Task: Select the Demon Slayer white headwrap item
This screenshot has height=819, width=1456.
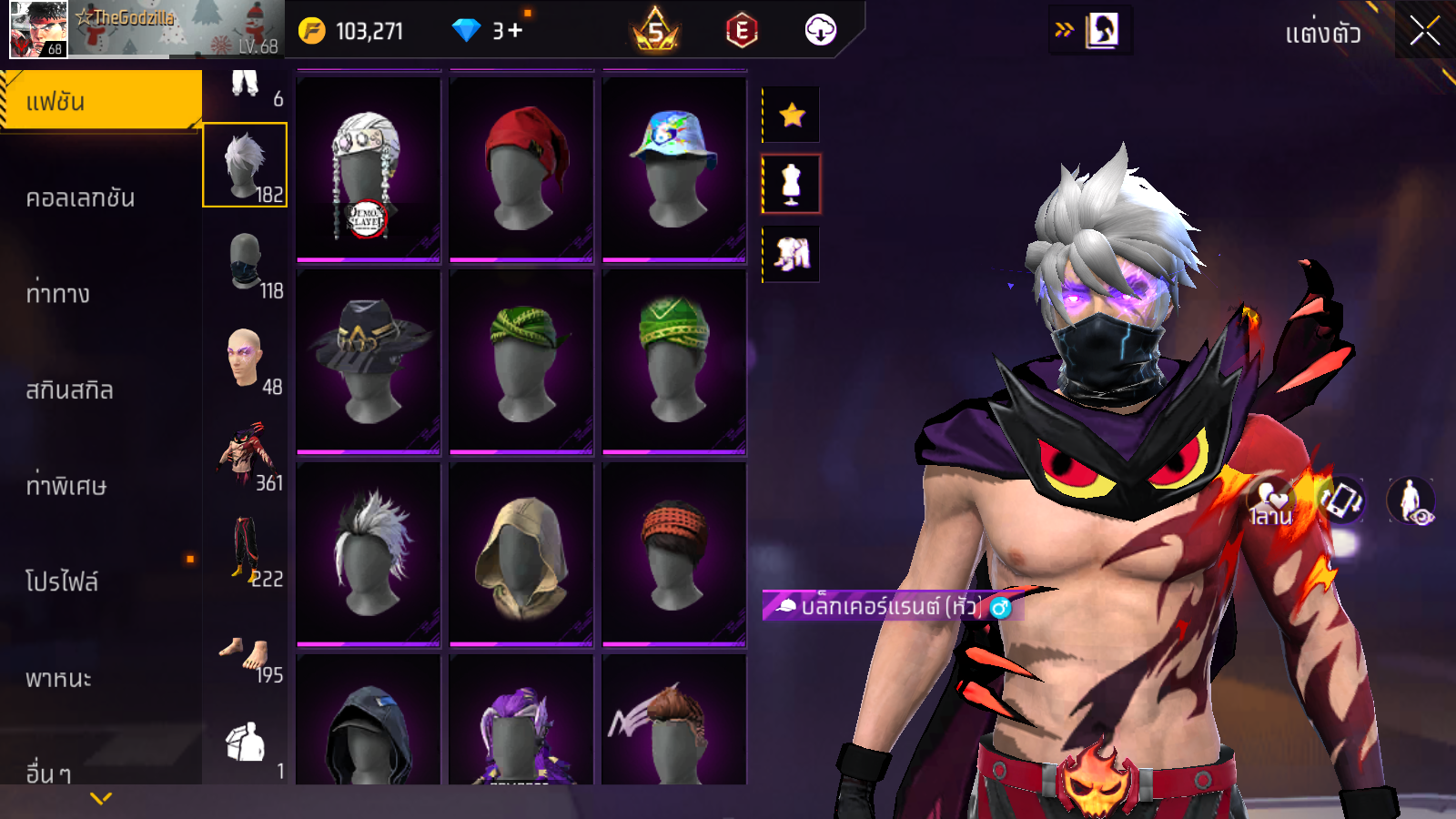Action: click(x=369, y=168)
